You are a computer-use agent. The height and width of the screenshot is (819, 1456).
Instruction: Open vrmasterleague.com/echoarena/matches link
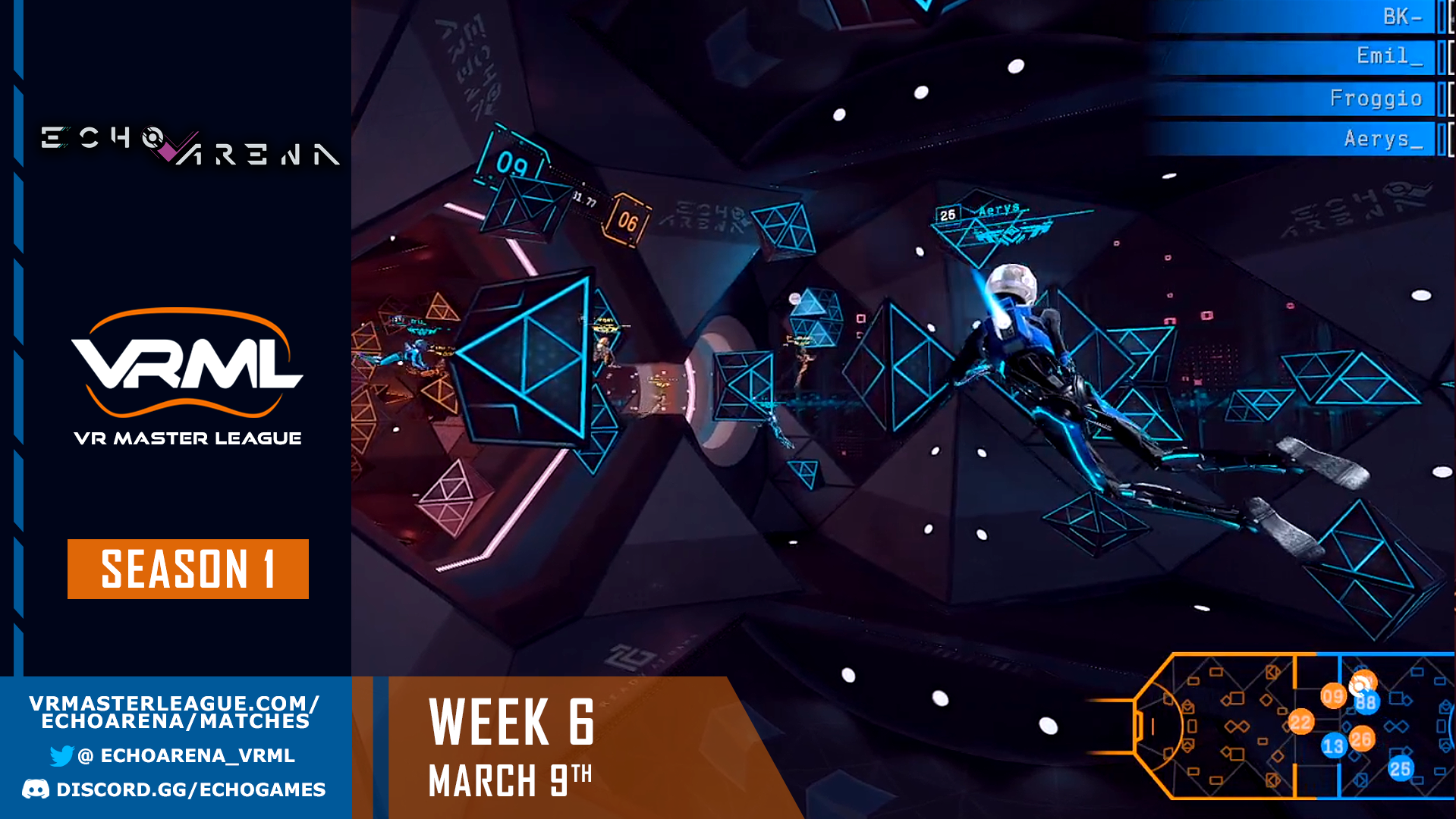click(x=173, y=712)
